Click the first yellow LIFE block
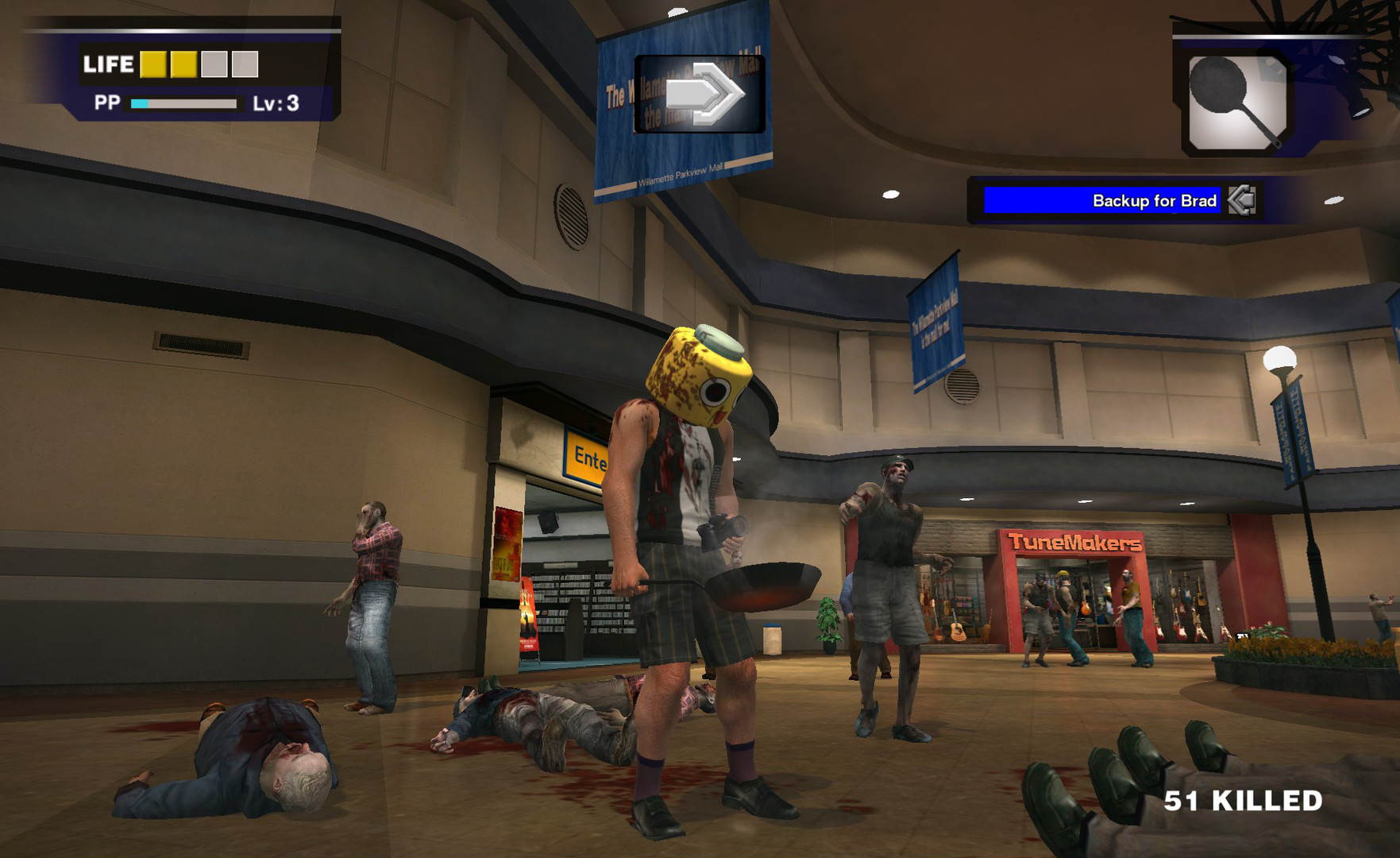 pos(154,62)
